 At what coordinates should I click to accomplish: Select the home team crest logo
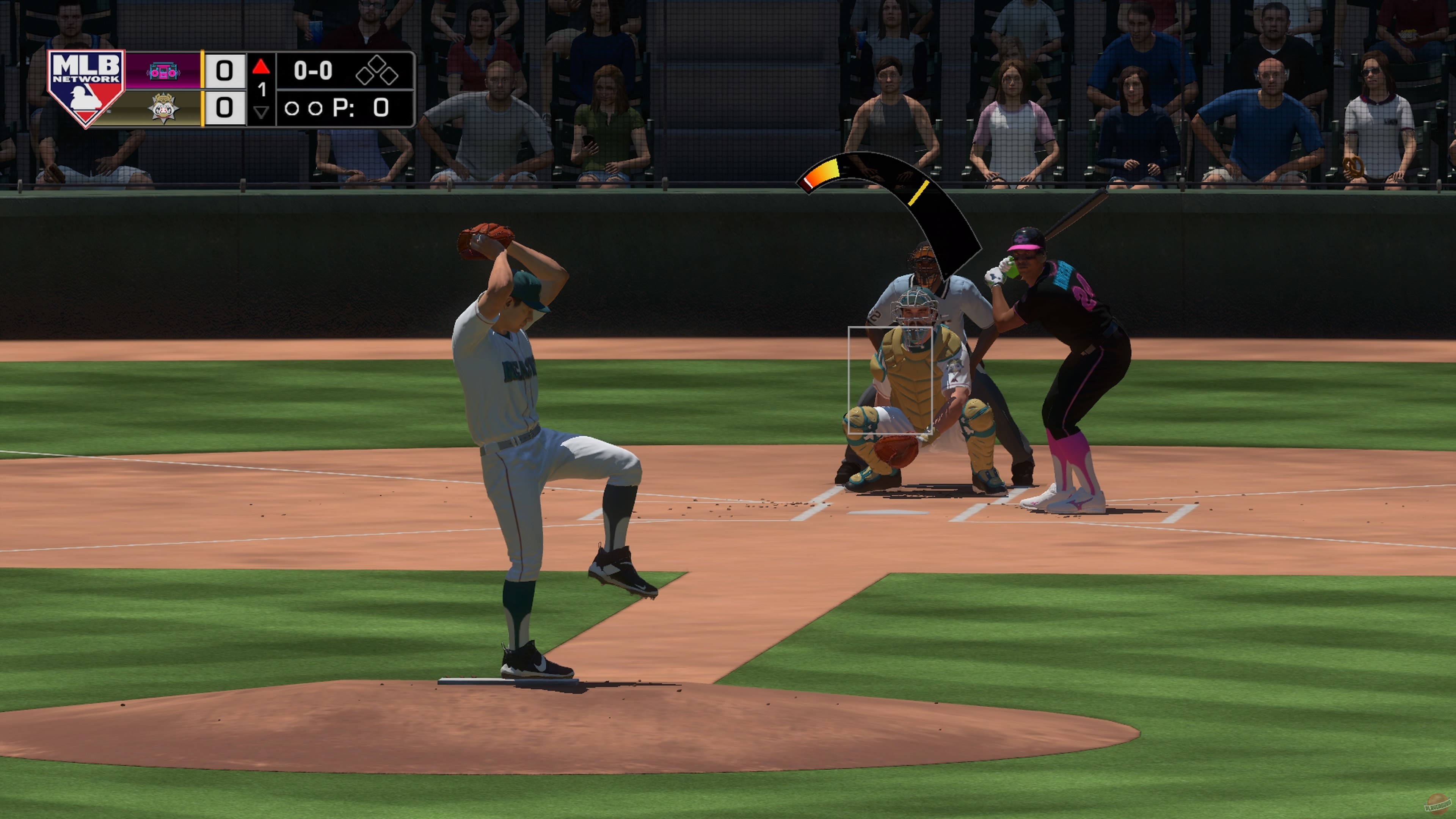pyautogui.click(x=163, y=107)
